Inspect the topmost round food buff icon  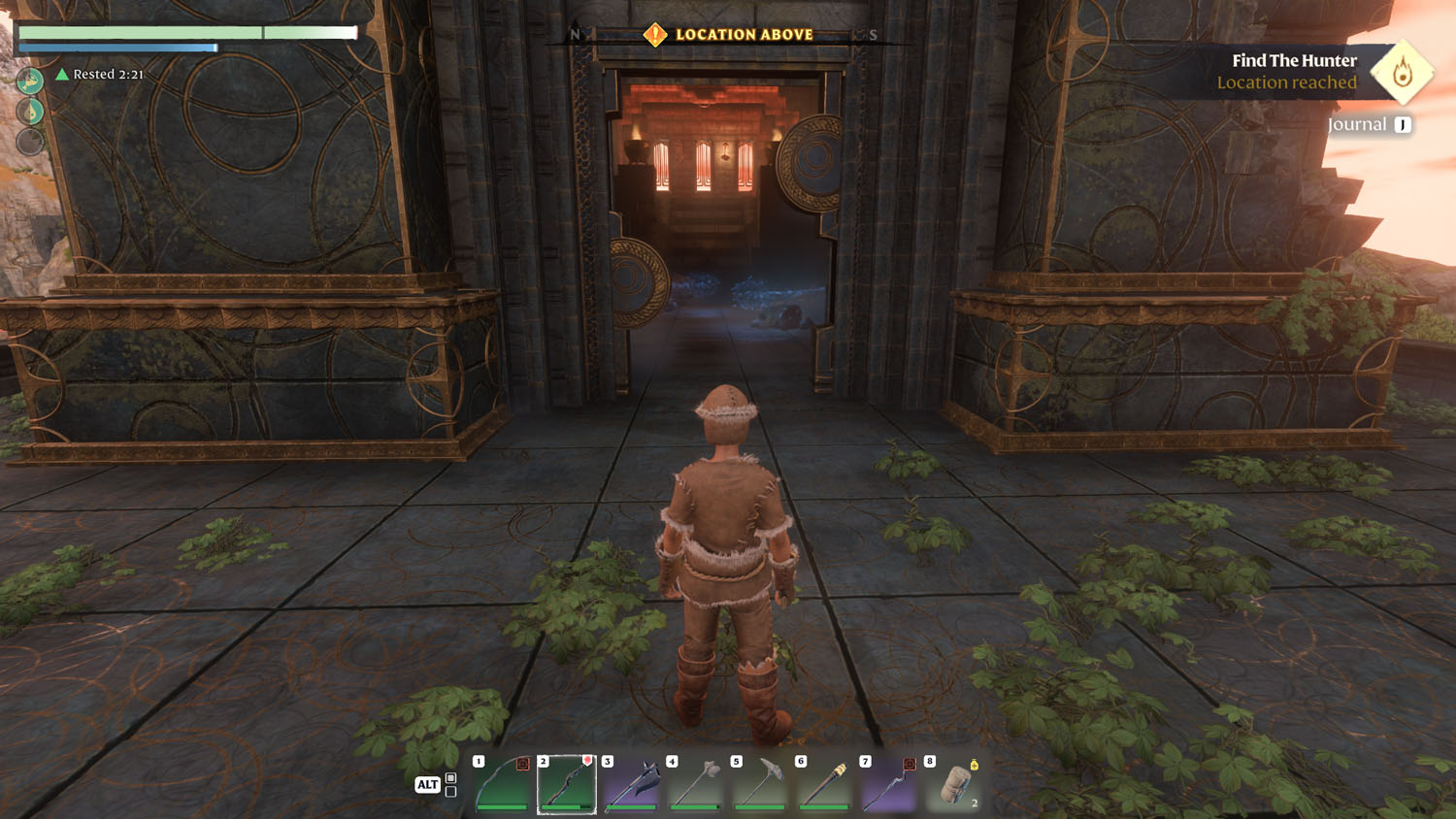pyautogui.click(x=30, y=81)
